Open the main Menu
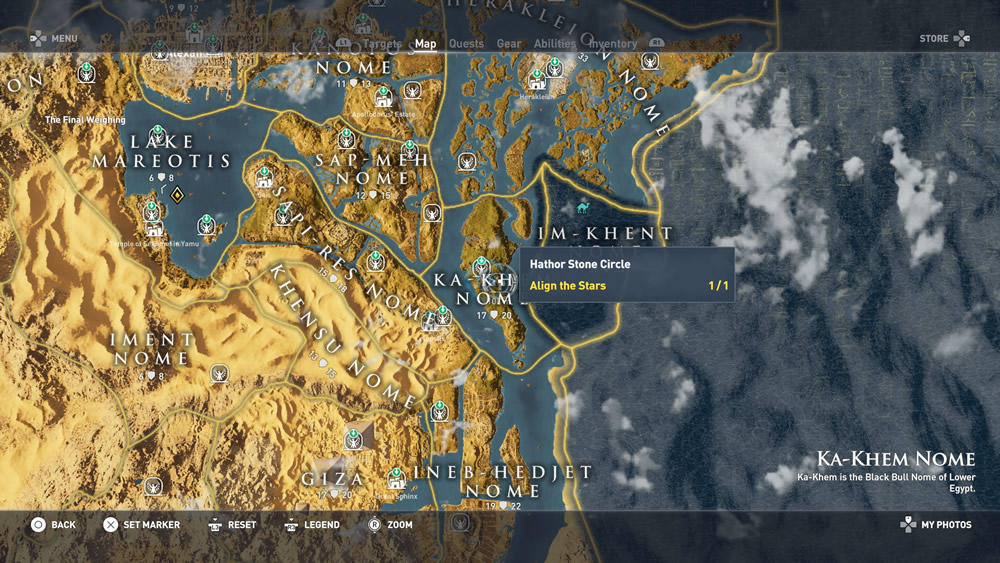 (x=53, y=39)
